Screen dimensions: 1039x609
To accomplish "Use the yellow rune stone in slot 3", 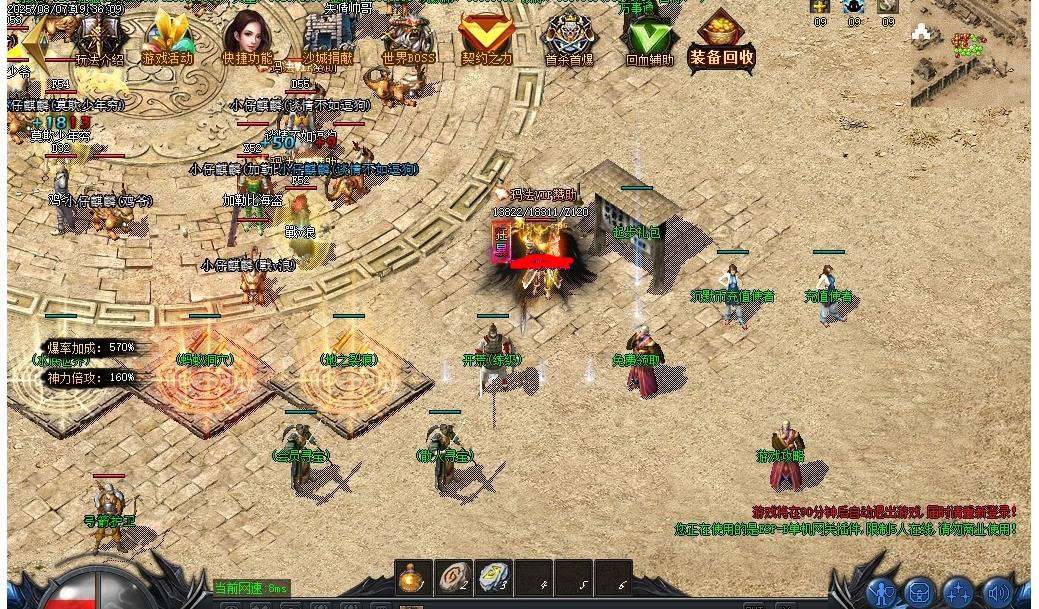I will tap(493, 578).
